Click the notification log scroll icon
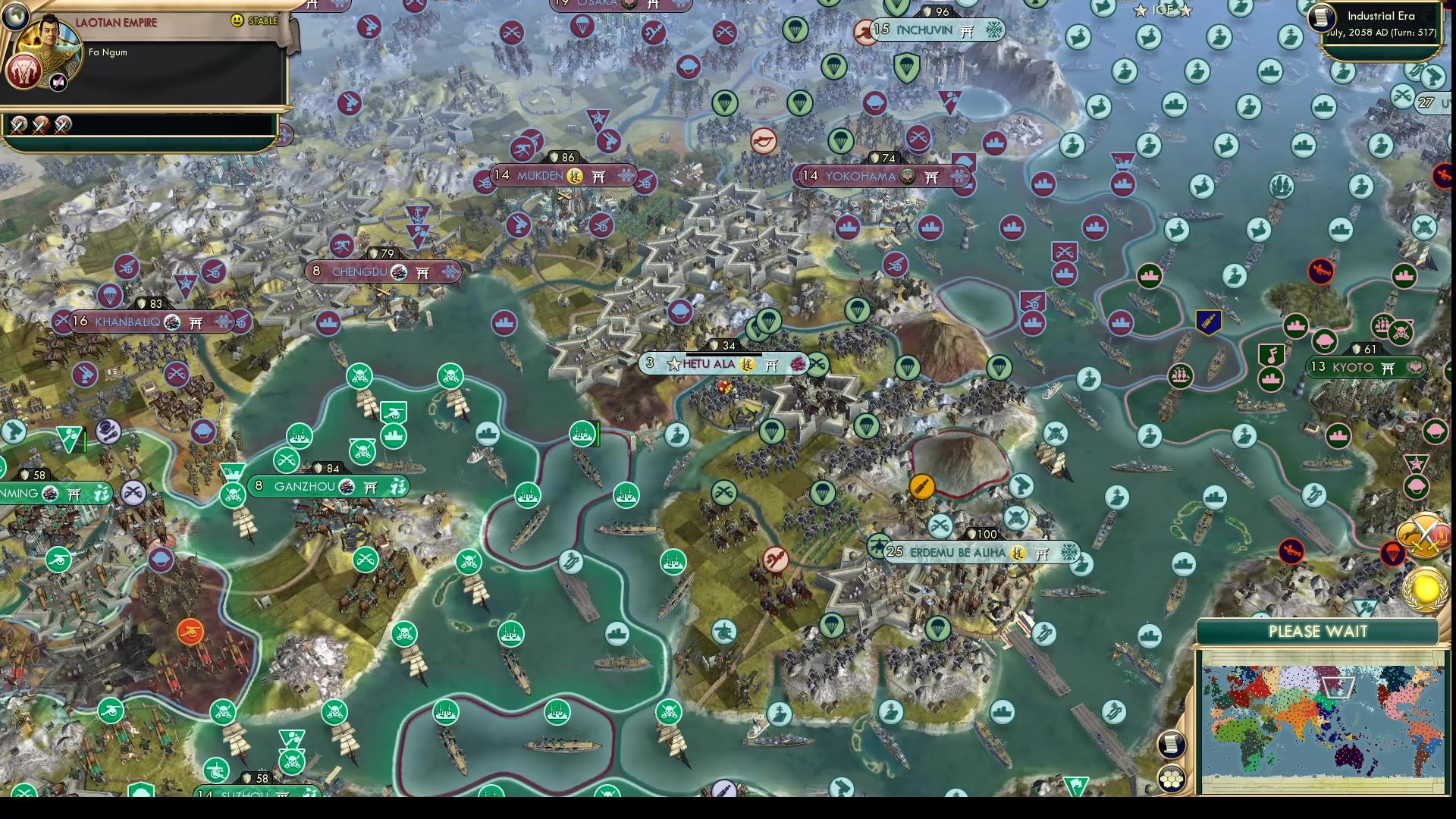Screen dimensions: 1456x819 coord(1172,743)
